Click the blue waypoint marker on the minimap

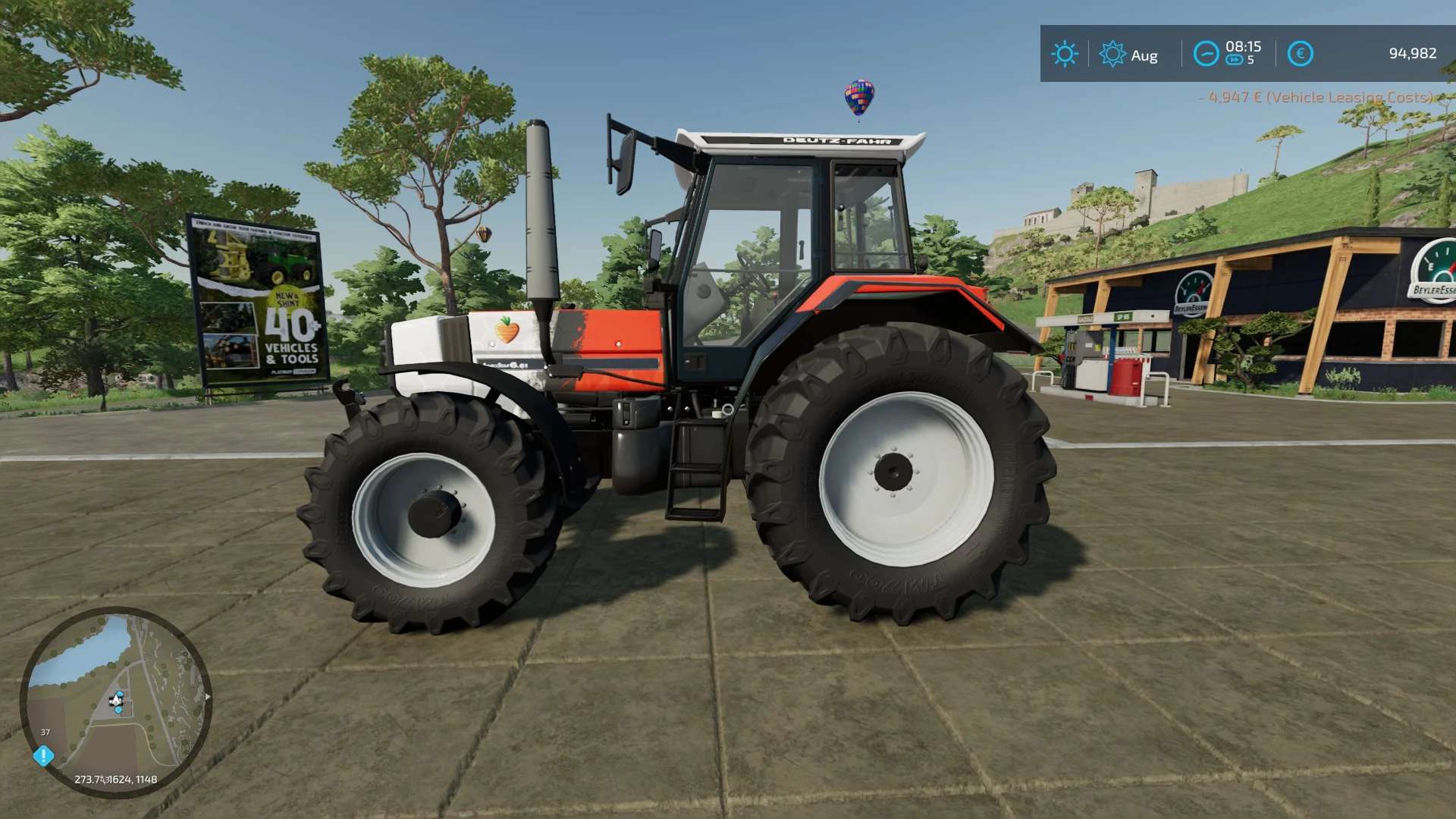click(118, 709)
